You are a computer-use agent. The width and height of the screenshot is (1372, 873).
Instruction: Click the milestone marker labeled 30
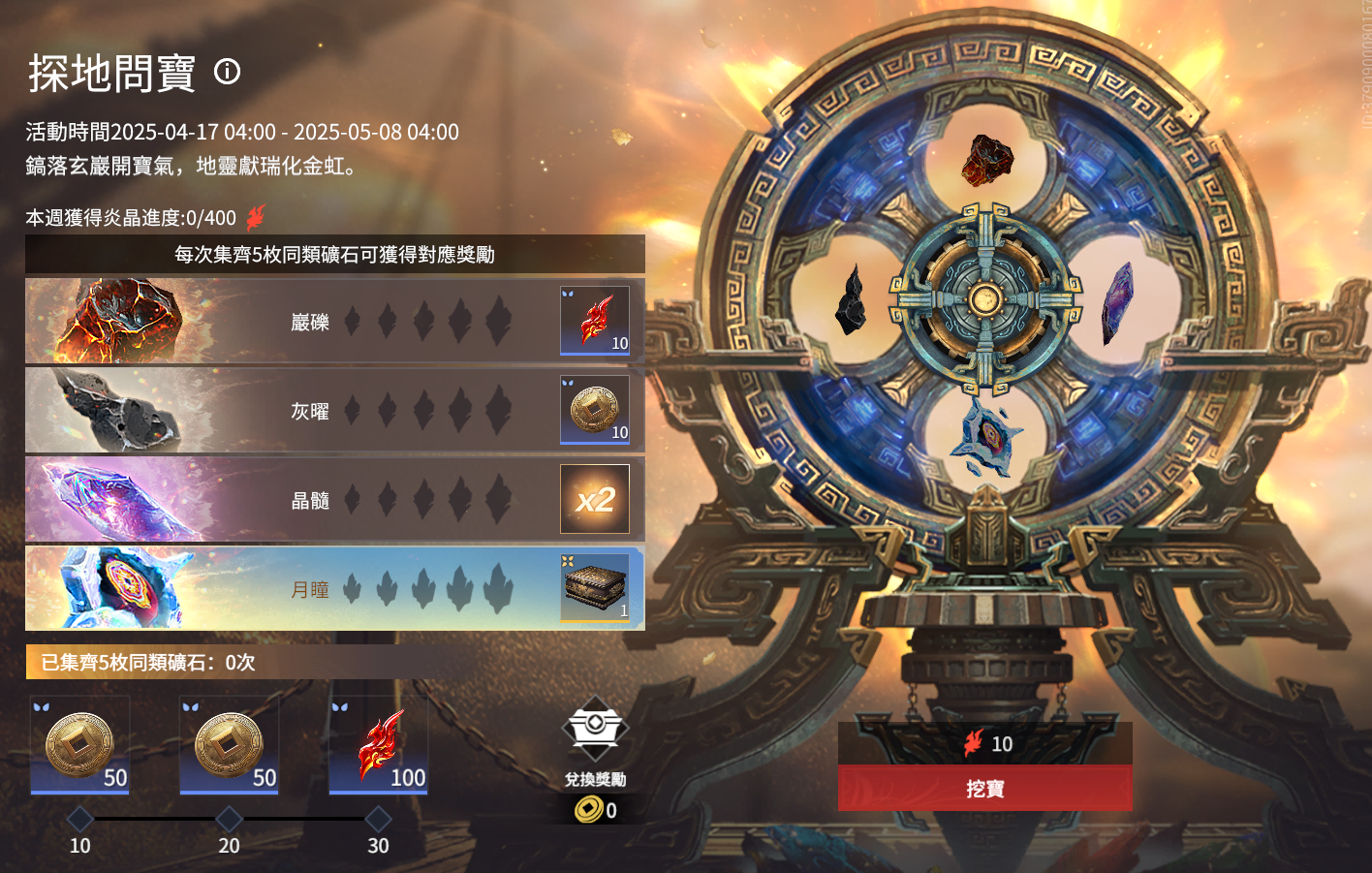(378, 820)
